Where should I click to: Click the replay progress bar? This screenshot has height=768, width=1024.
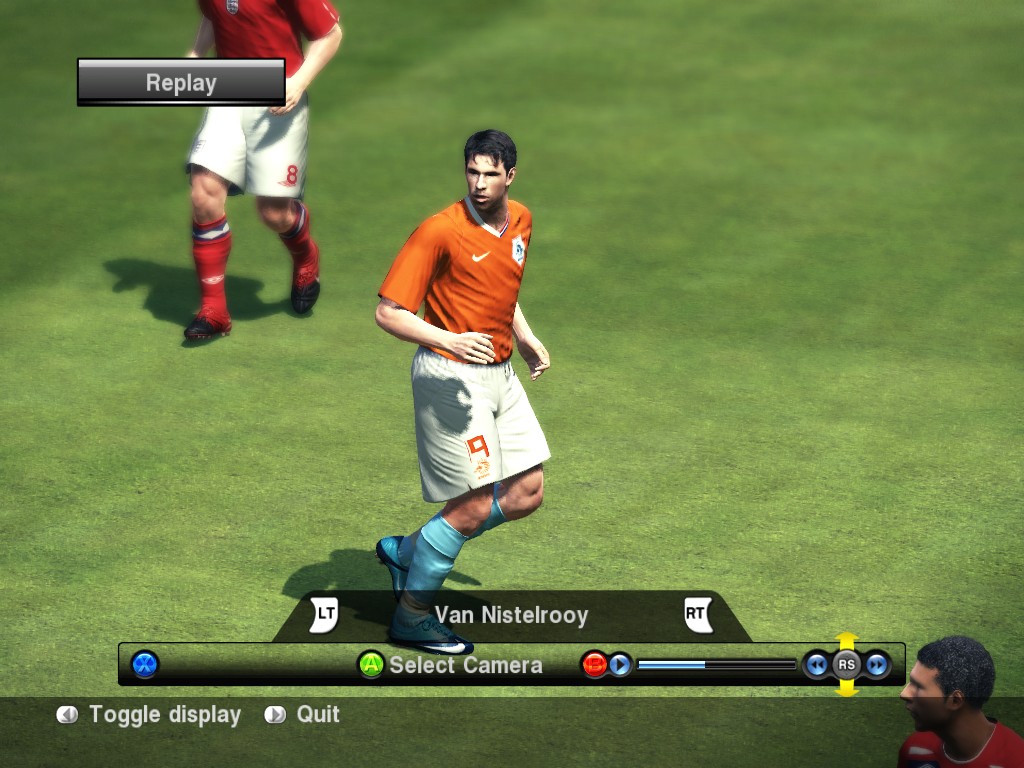point(716,664)
